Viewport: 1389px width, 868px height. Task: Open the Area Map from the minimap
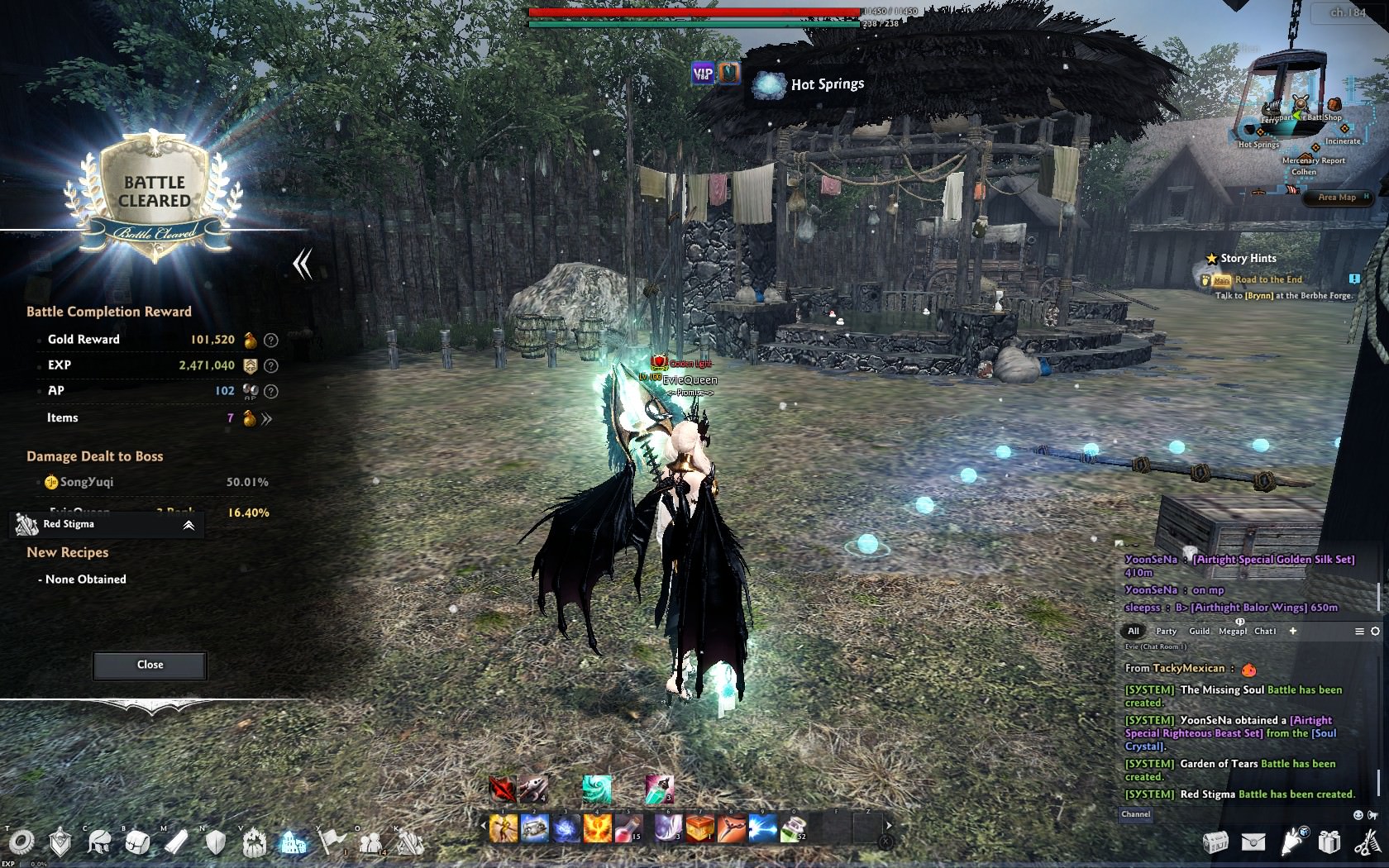tap(1337, 198)
